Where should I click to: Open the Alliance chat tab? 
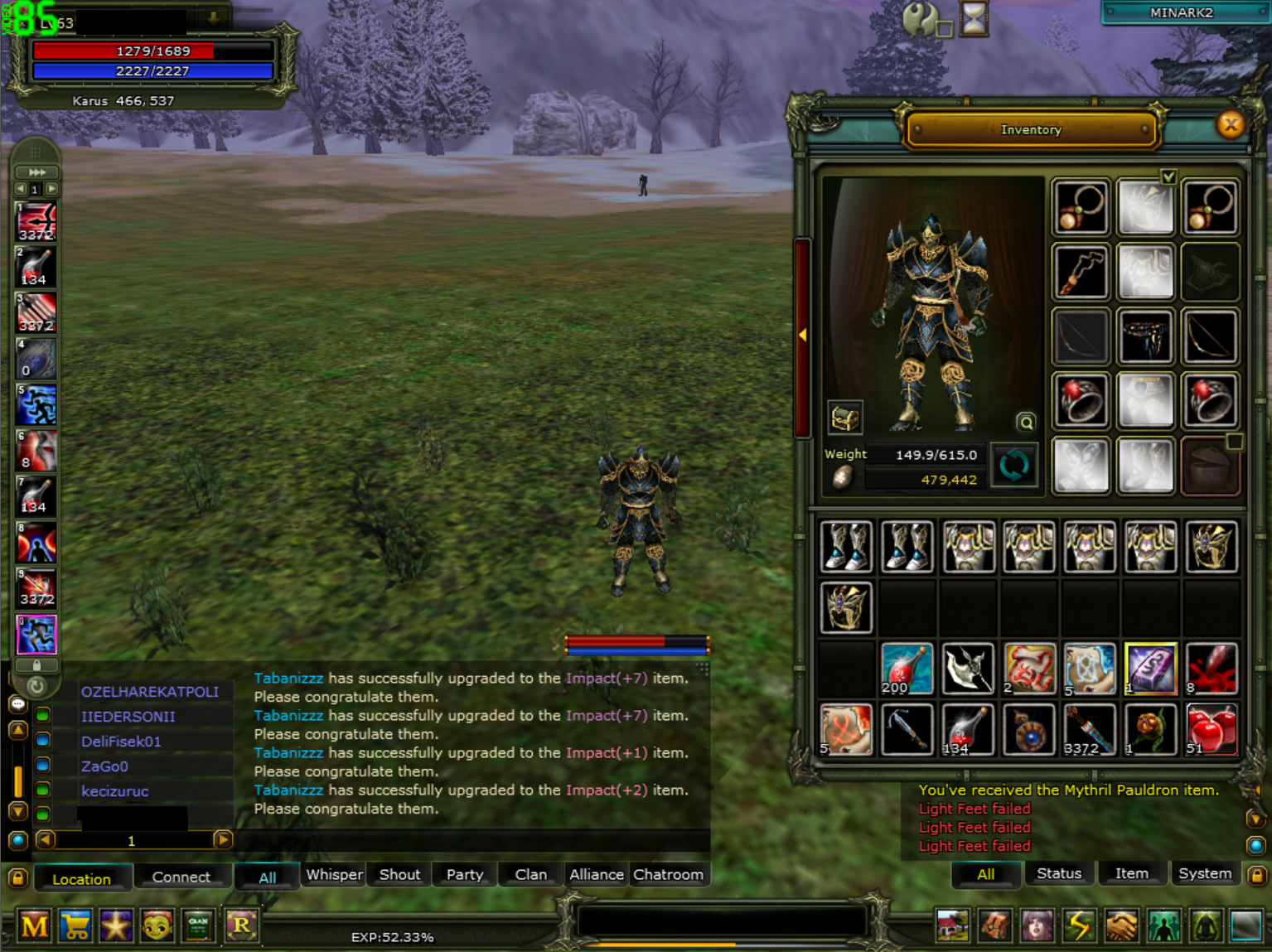coord(596,874)
